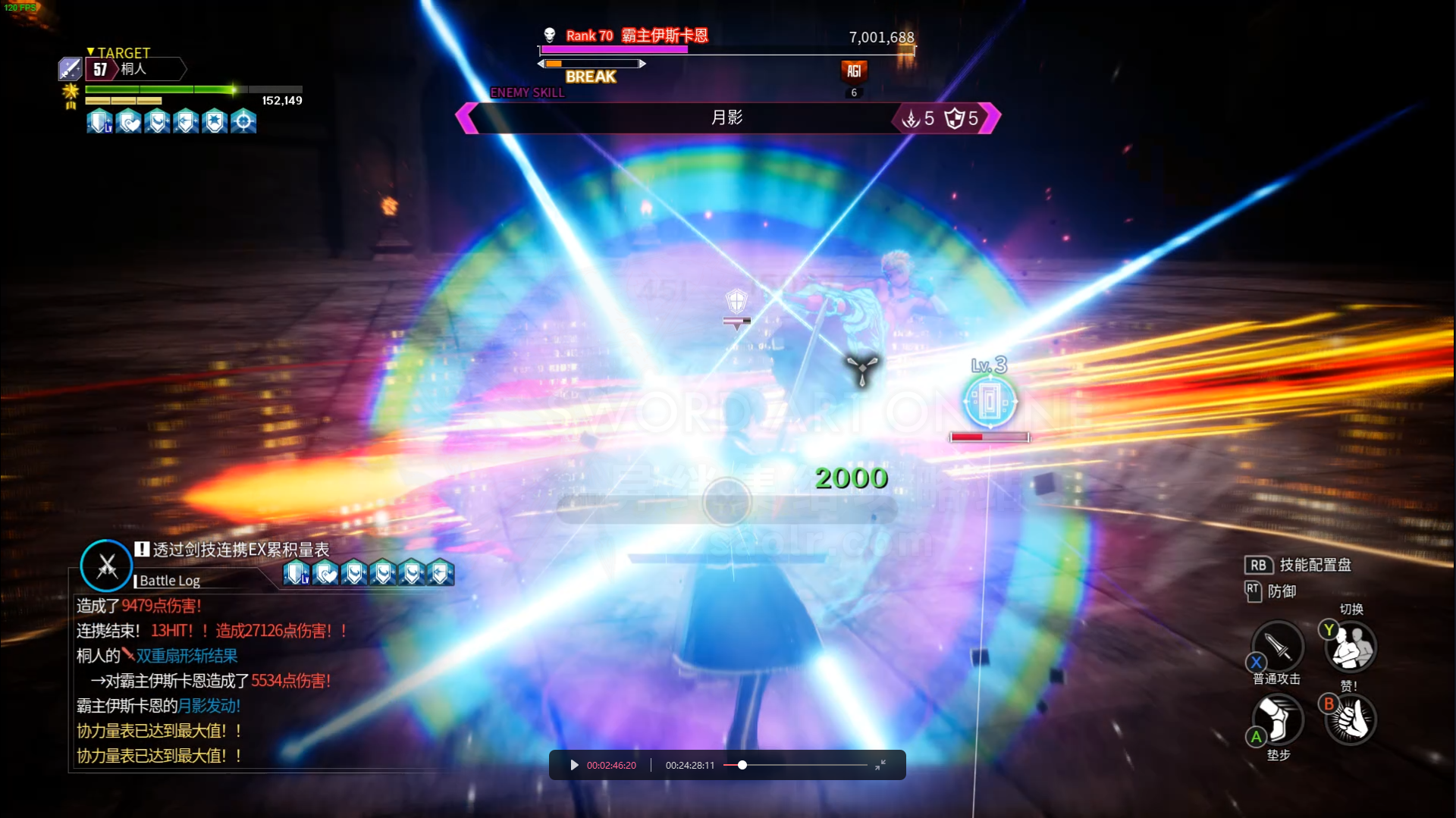Viewport: 1456px width, 818px height.
Task: Click the gold star status icon
Action: tap(71, 93)
